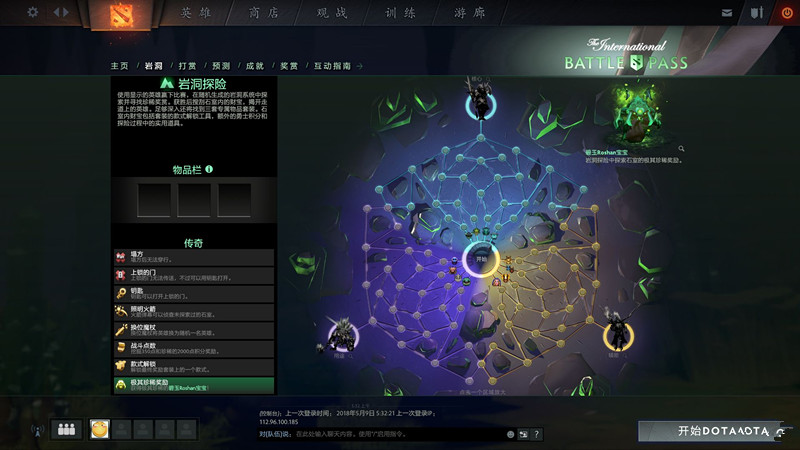Open the 预测 (Predictions) tab
The height and width of the screenshot is (450, 800).
[x=221, y=66]
